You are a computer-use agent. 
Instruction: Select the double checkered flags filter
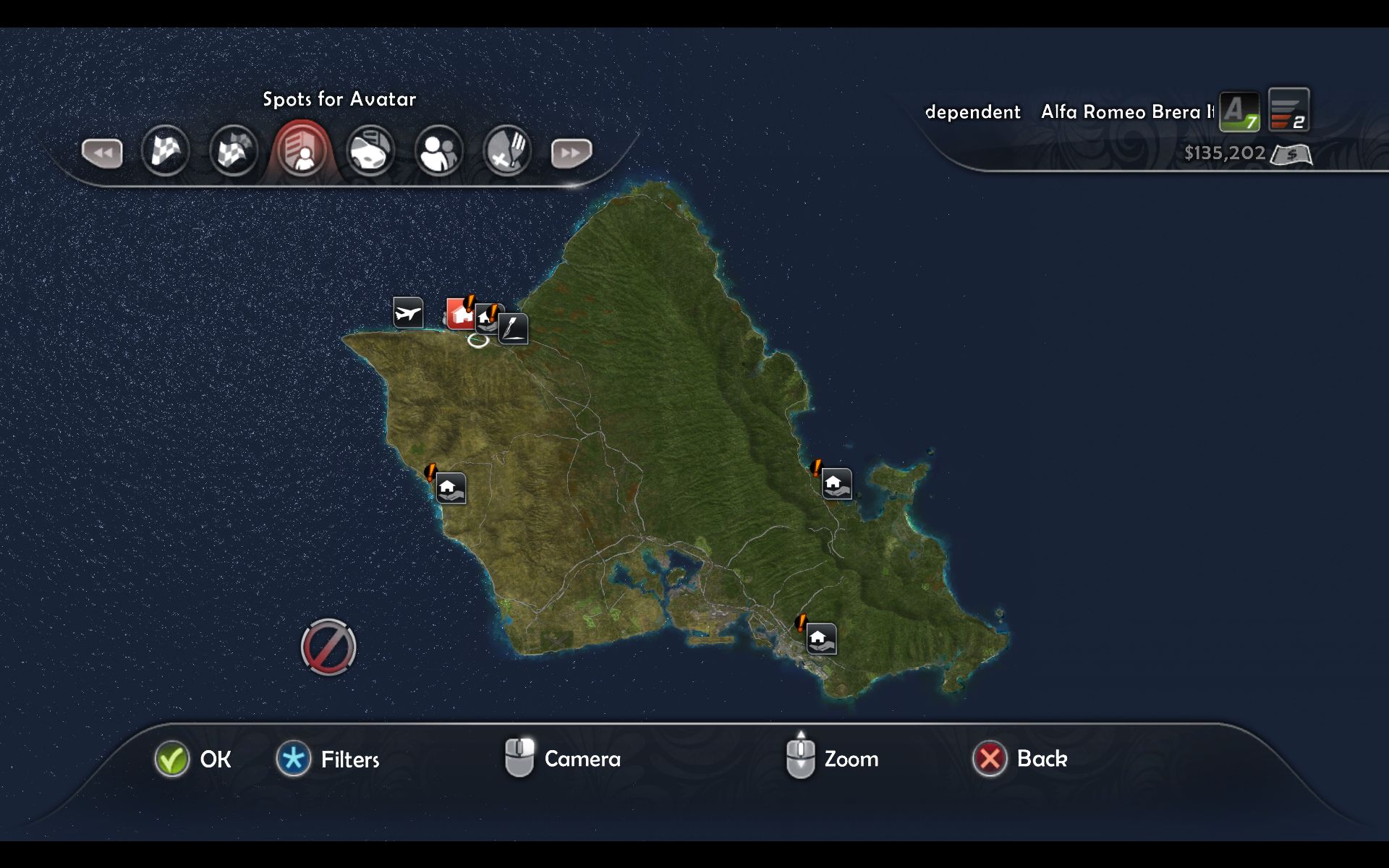(x=234, y=151)
